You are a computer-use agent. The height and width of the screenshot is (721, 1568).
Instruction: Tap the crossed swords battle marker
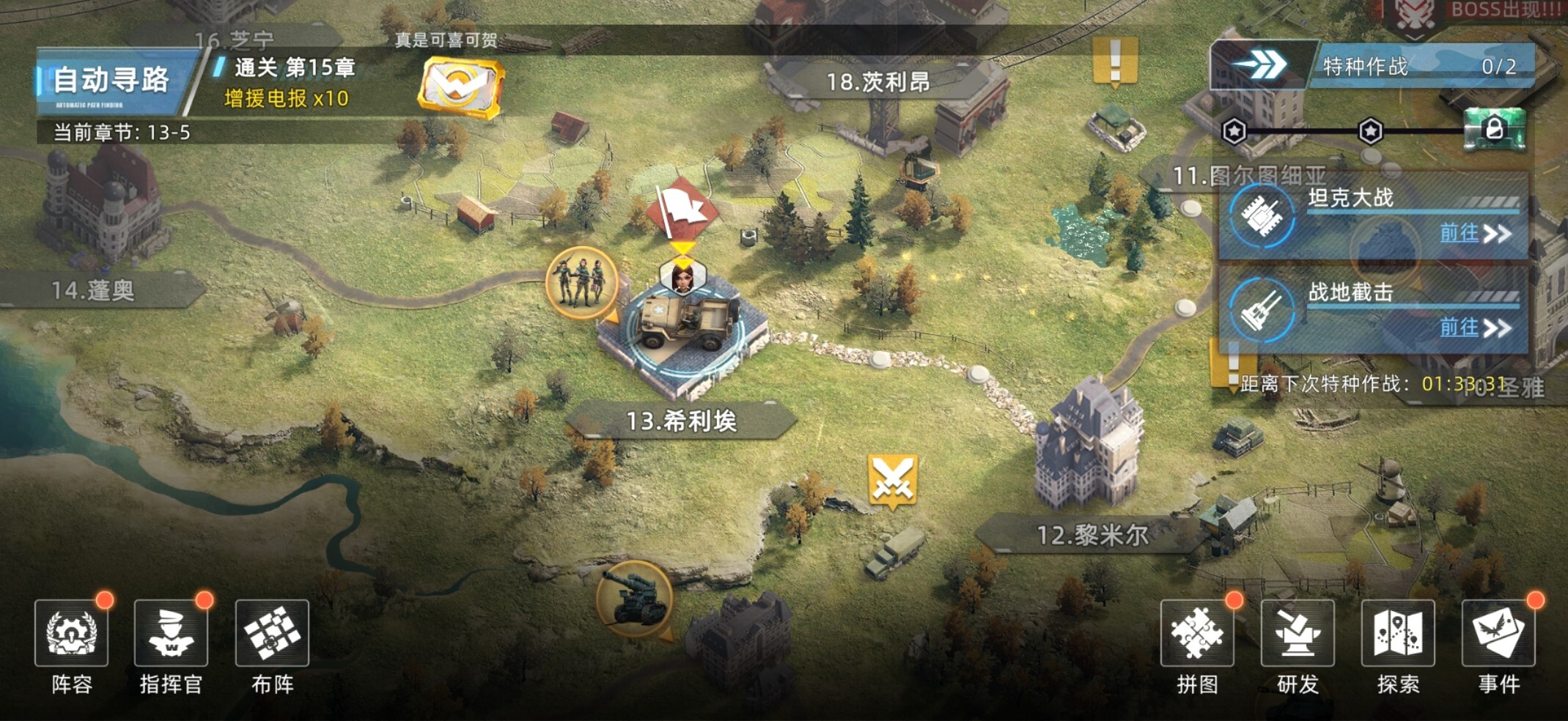(x=893, y=480)
